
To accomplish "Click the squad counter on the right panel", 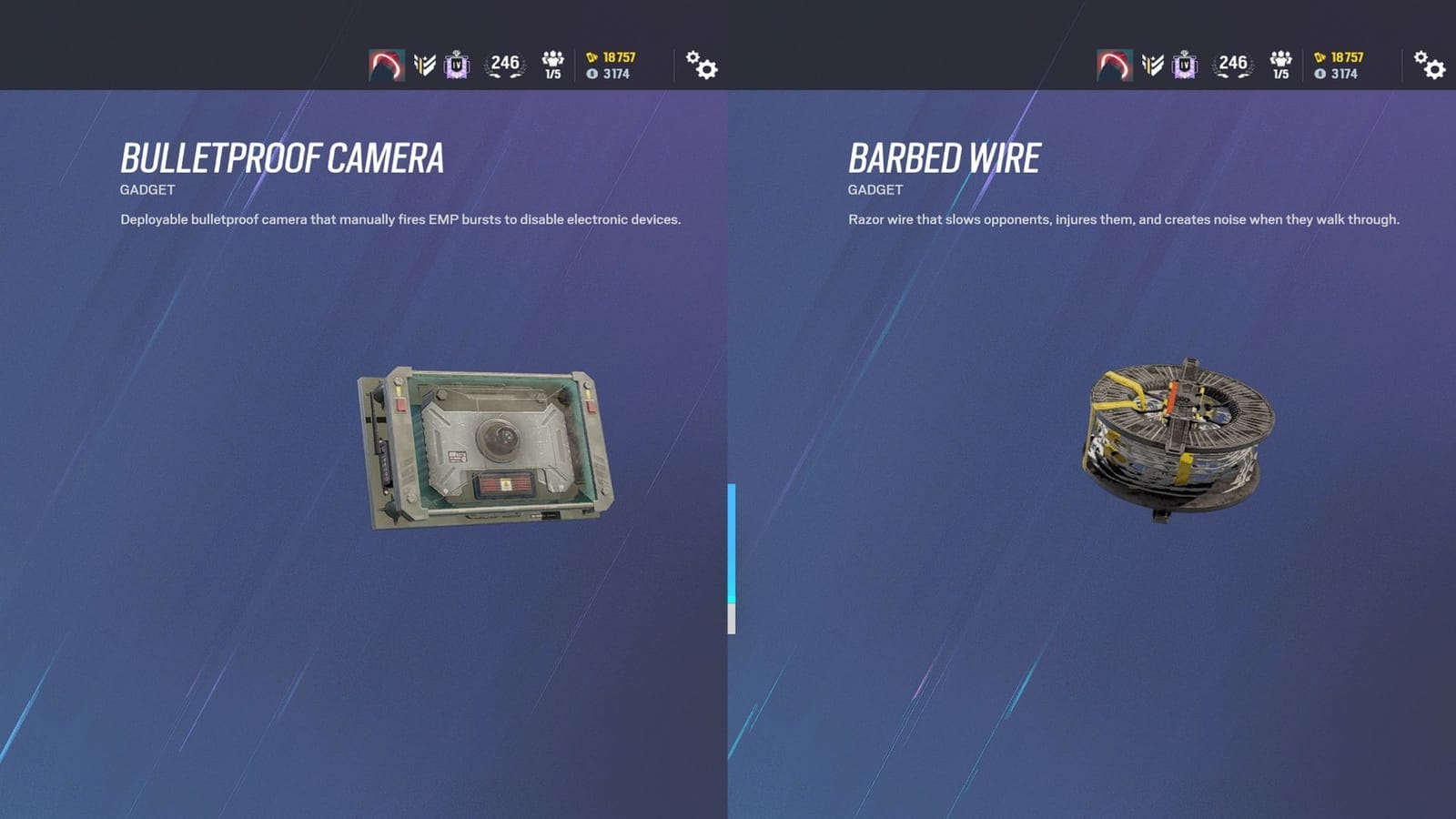I will [1281, 65].
